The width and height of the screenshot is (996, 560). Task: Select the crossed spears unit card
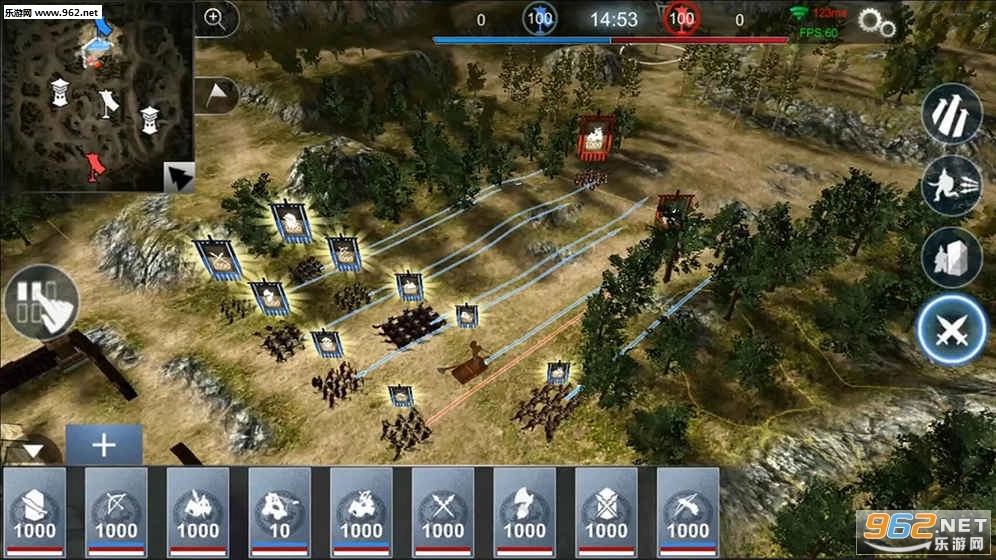pyautogui.click(x=443, y=511)
